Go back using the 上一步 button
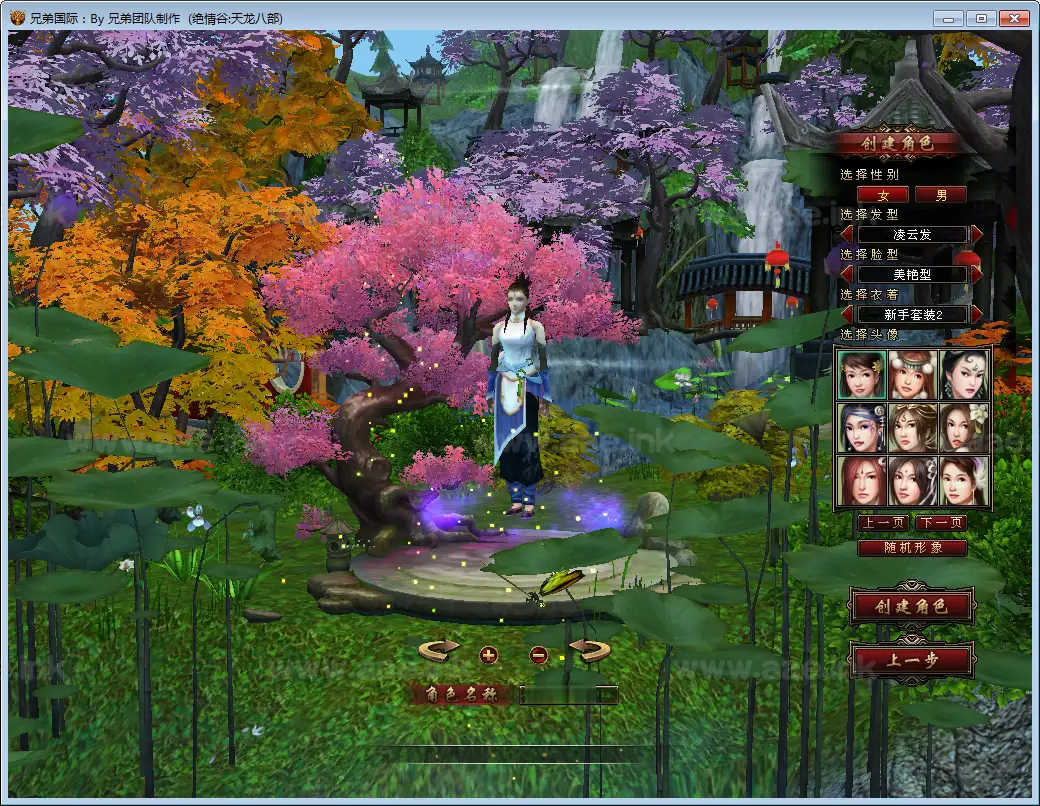1040x806 pixels. [910, 660]
